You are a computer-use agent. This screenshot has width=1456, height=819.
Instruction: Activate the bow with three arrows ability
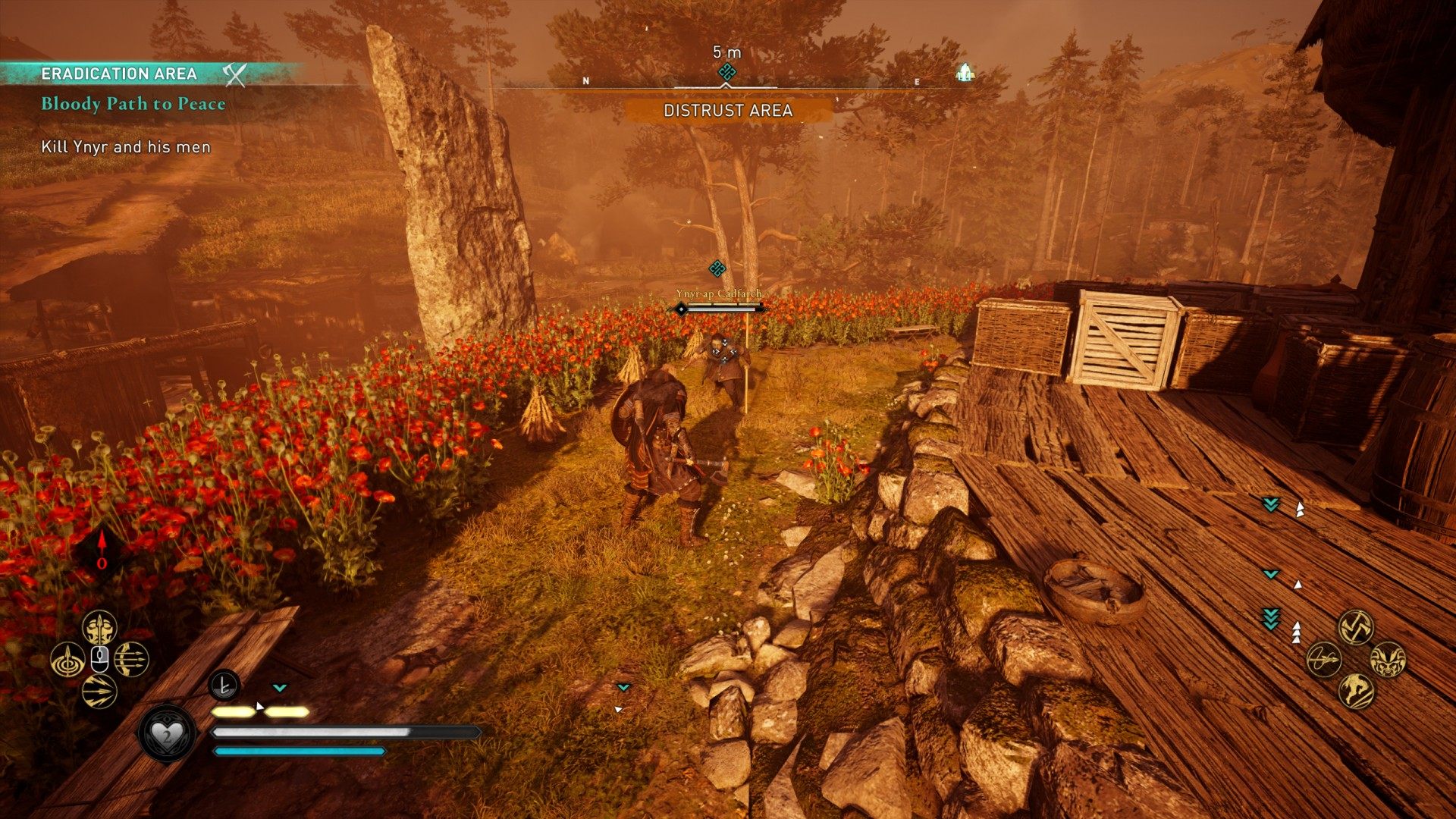click(131, 660)
